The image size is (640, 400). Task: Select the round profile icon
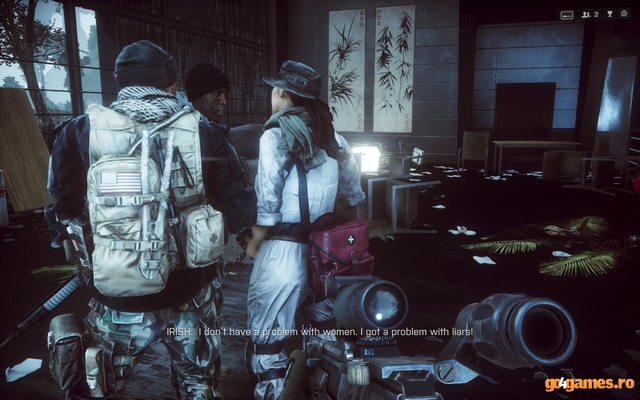tap(624, 14)
